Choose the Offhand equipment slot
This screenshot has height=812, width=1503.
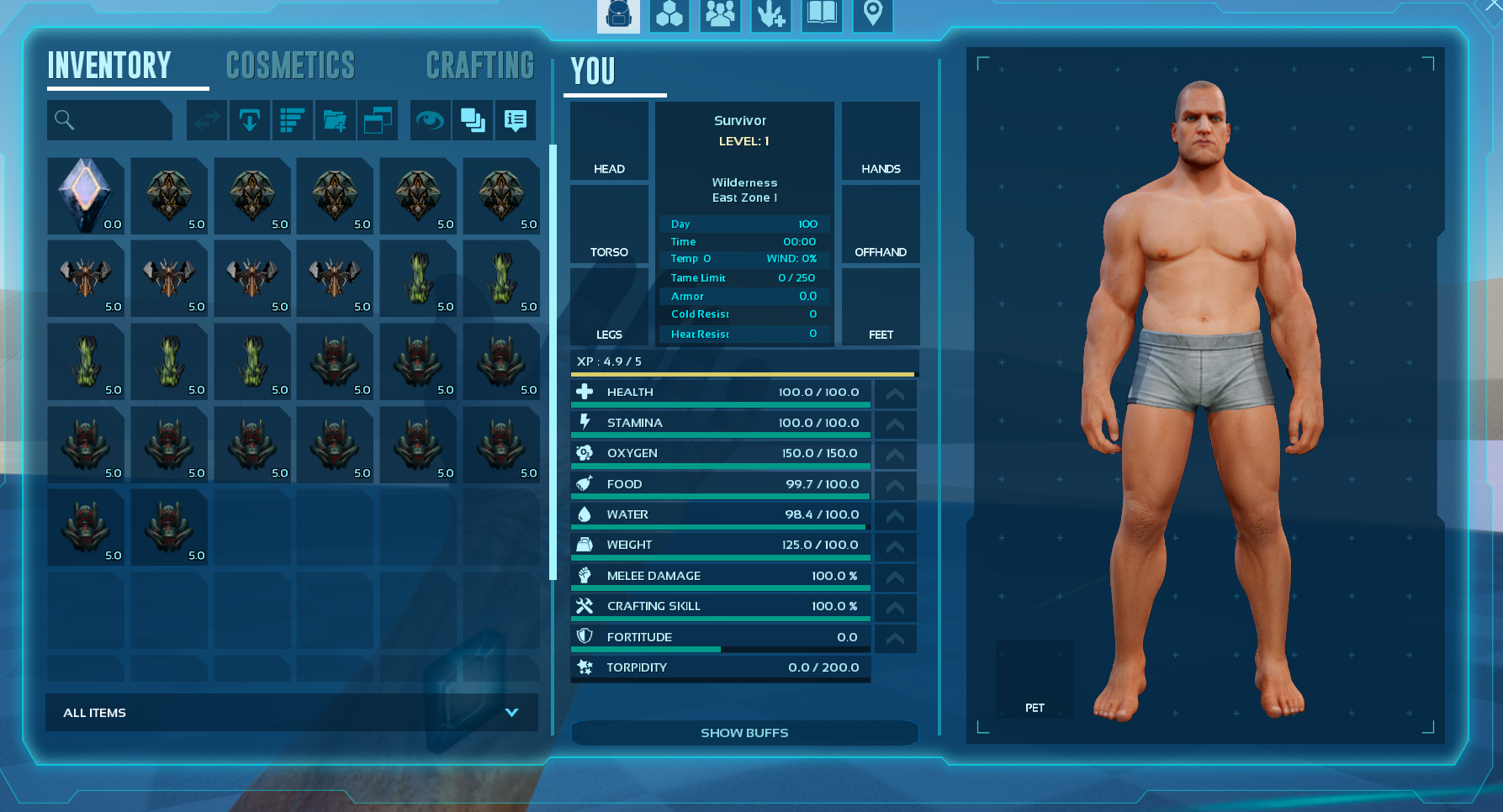[x=881, y=224]
